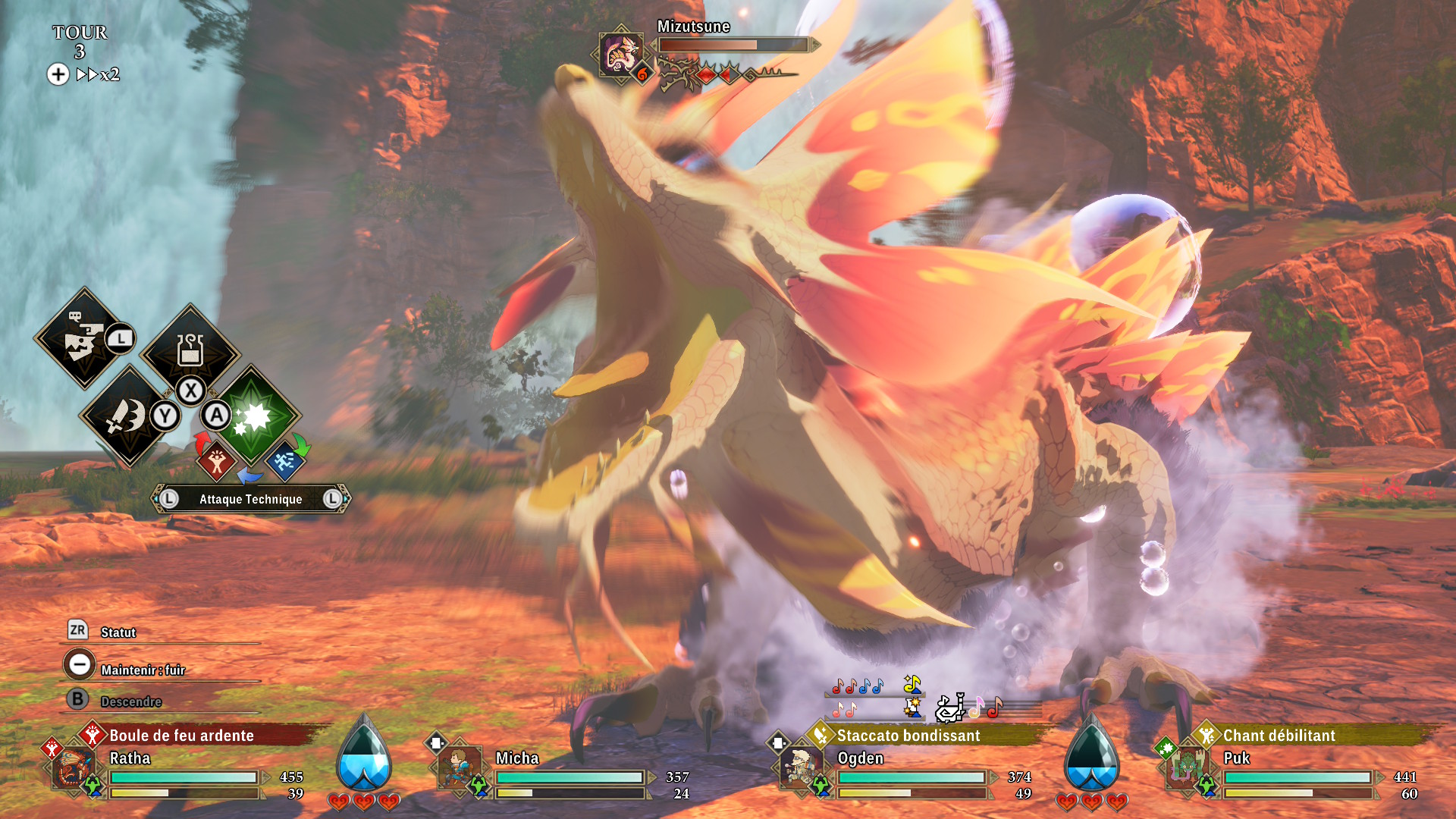
Task: Open the Statut option
Action: pos(118,632)
